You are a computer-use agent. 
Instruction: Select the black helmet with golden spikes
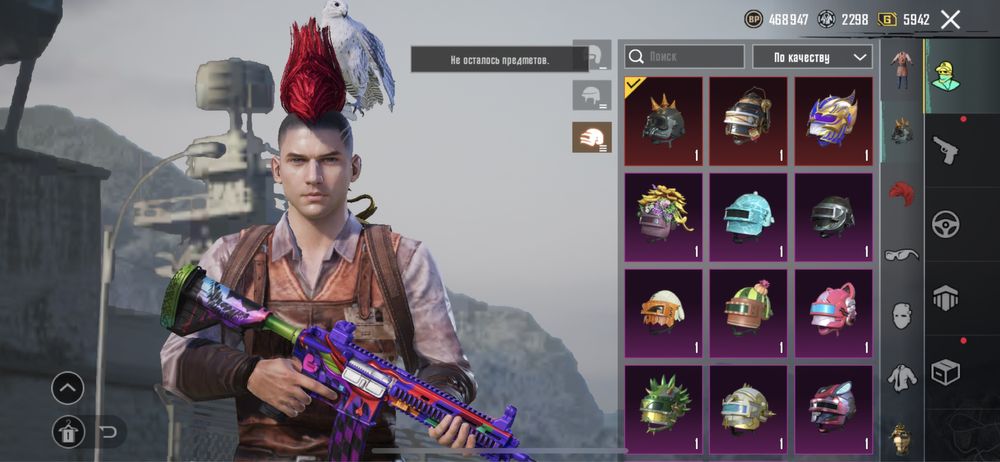coord(662,121)
